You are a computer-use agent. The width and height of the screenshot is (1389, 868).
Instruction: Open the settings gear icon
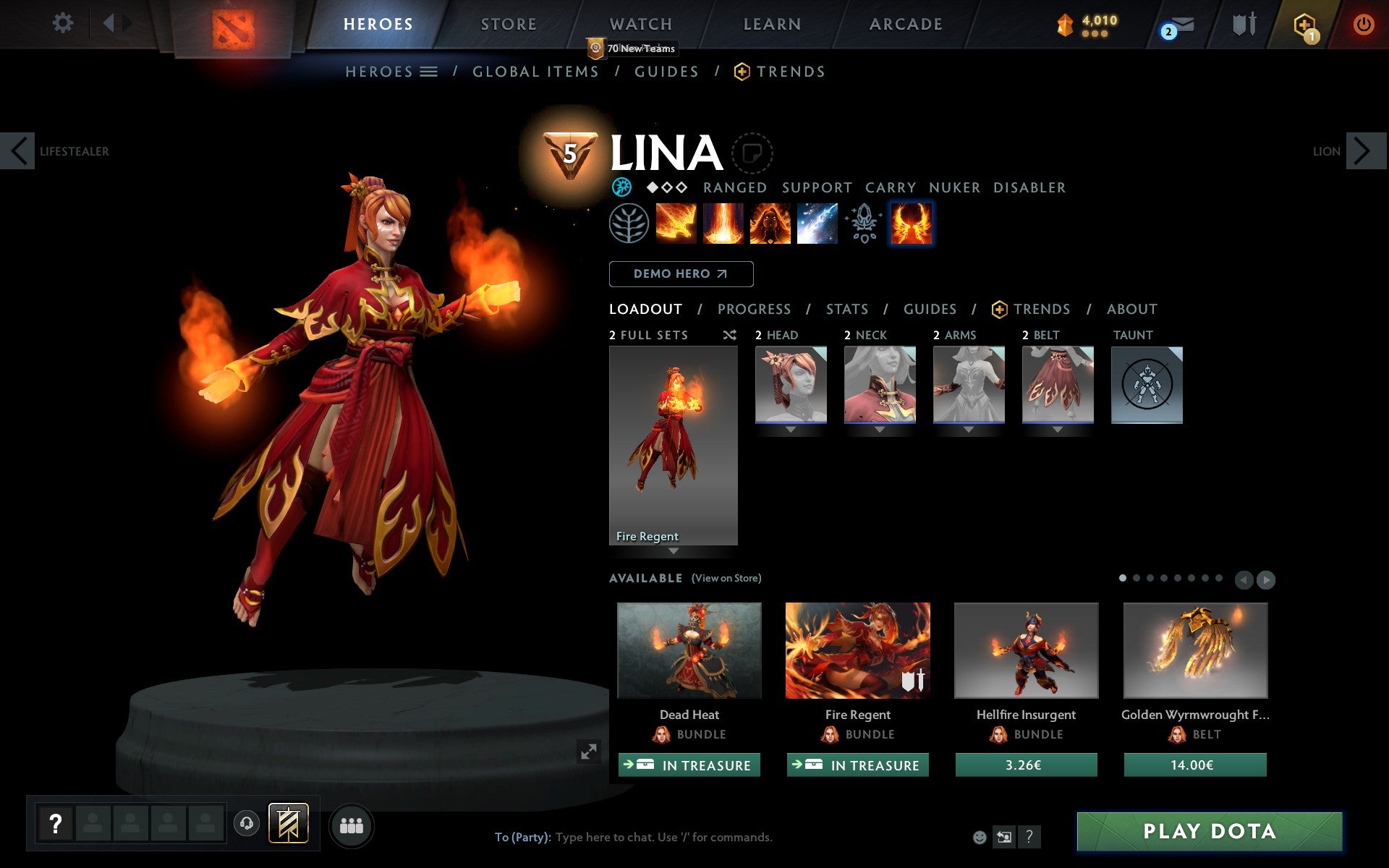click(64, 24)
